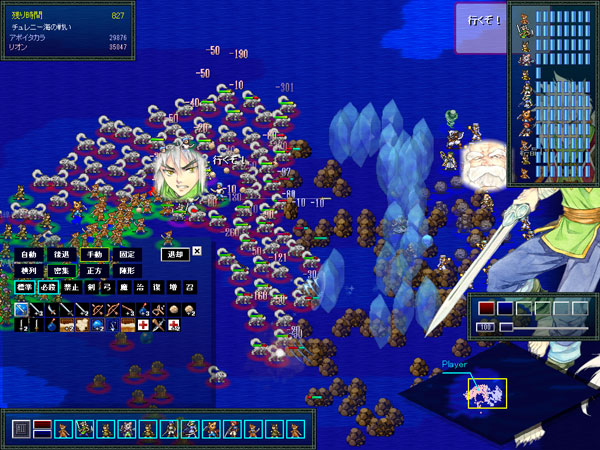Switch to 手動 (manual) control mode
600x450 pixels.
[93, 254]
